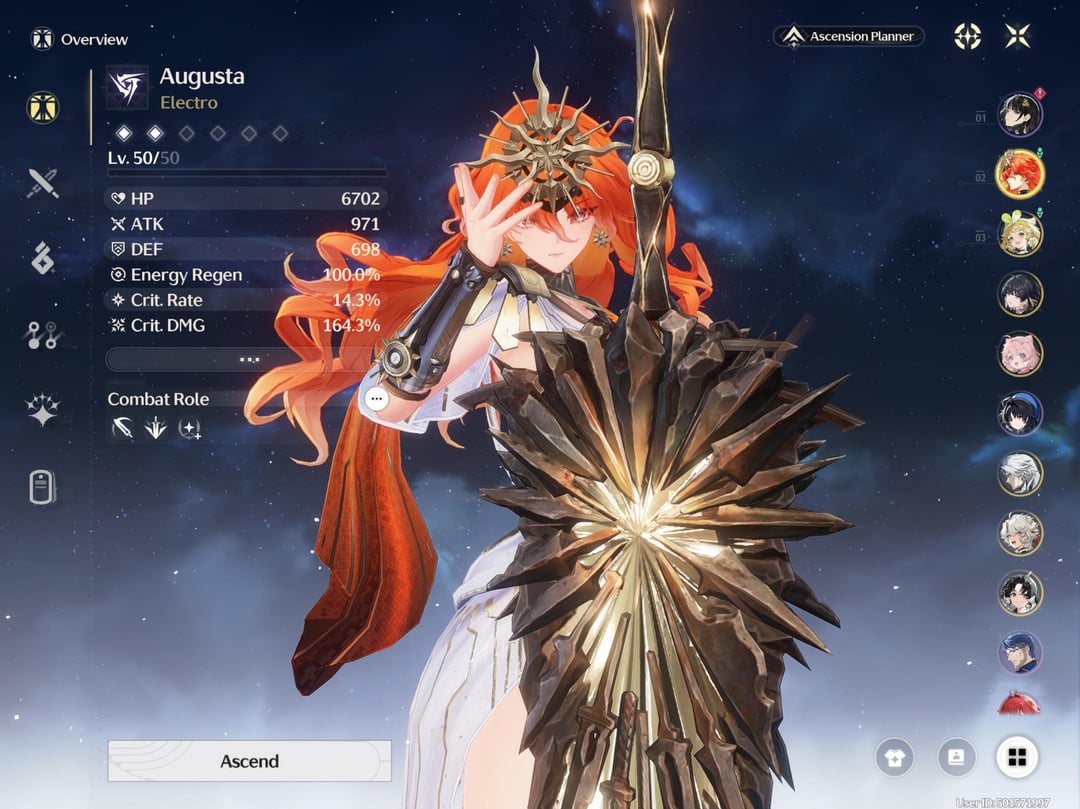Open the outfit shirt icon button
This screenshot has width=1080, height=809.
pyautogui.click(x=894, y=757)
